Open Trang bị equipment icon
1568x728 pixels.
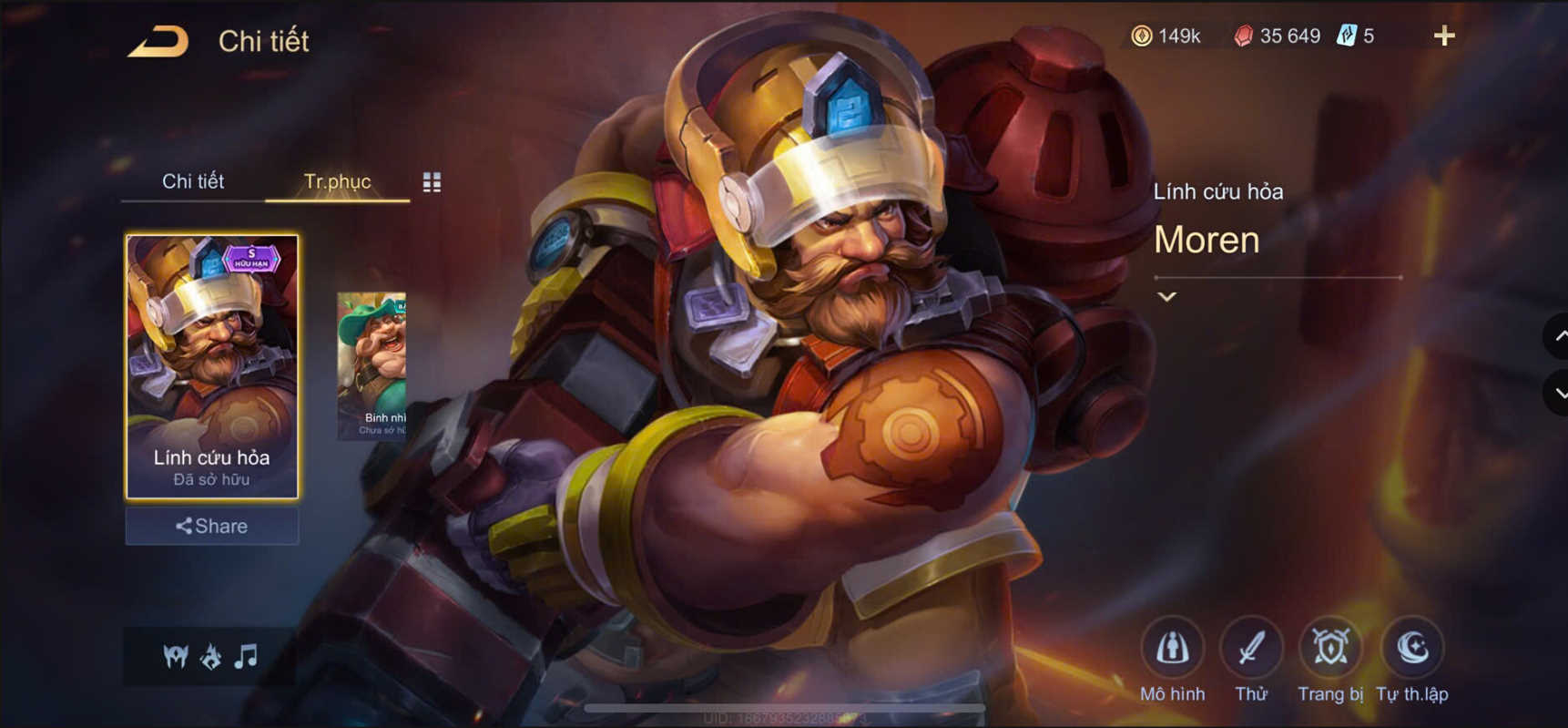(x=1329, y=647)
